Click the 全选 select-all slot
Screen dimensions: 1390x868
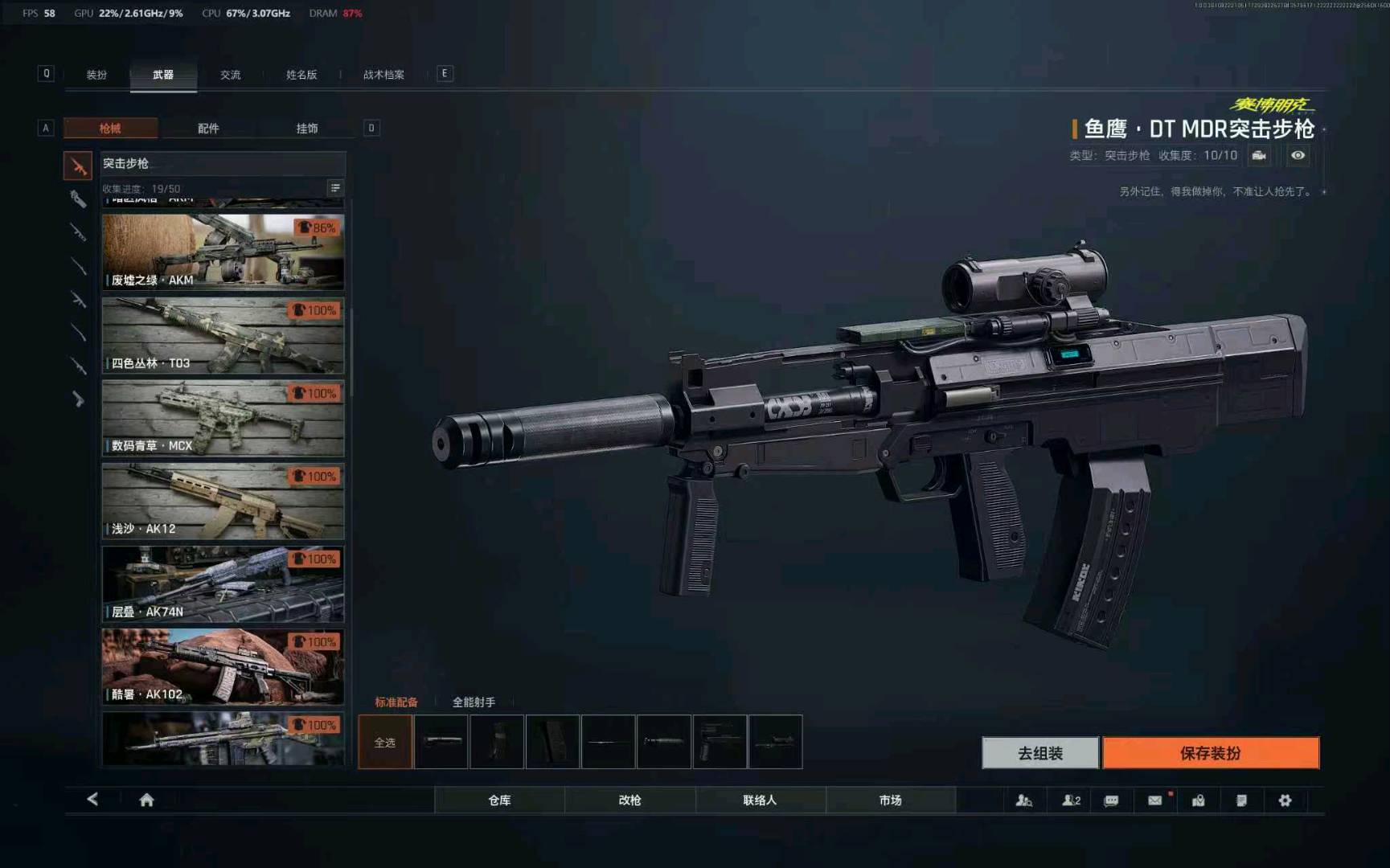(385, 742)
